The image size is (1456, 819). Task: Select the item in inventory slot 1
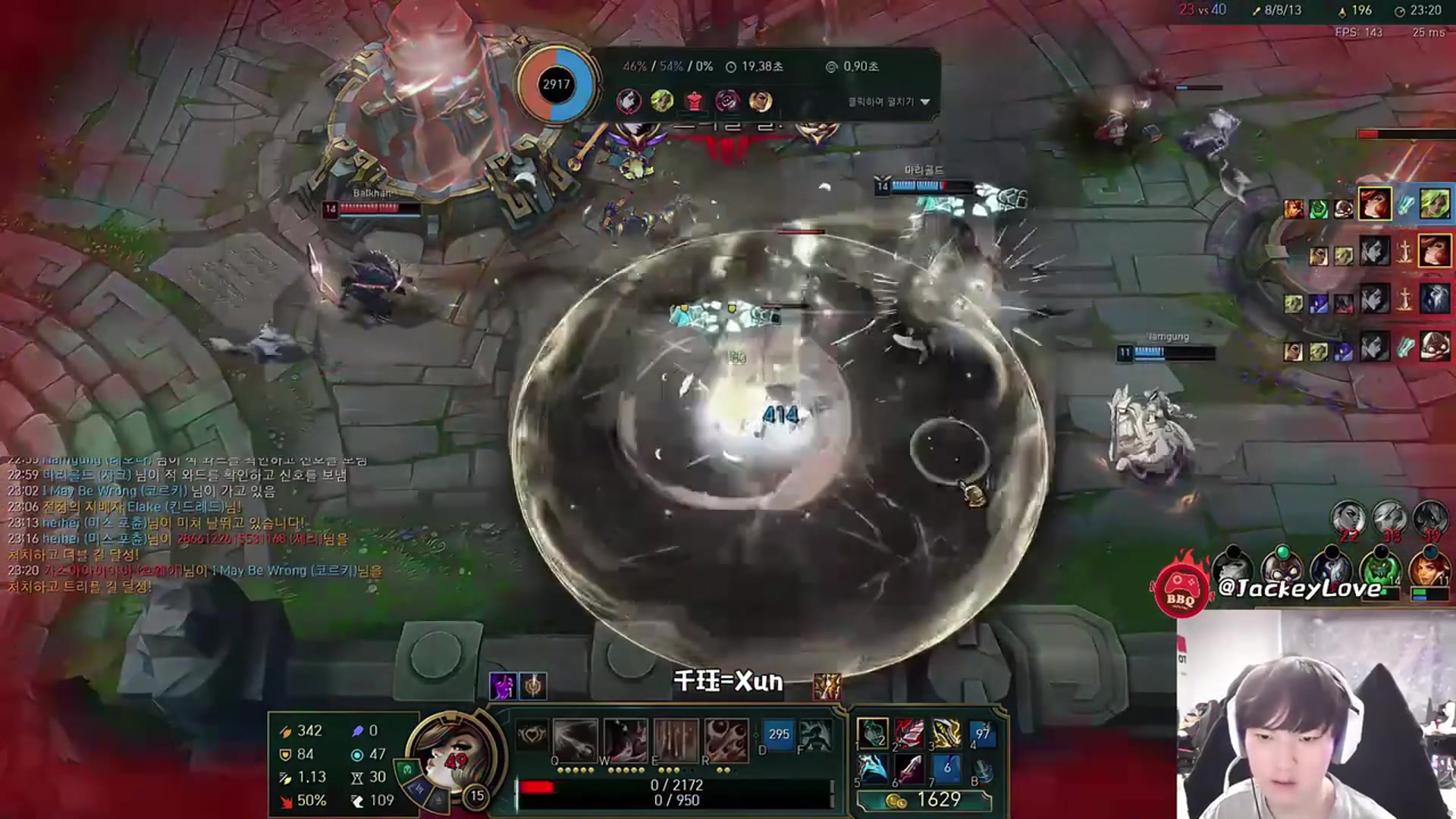pos(872,733)
